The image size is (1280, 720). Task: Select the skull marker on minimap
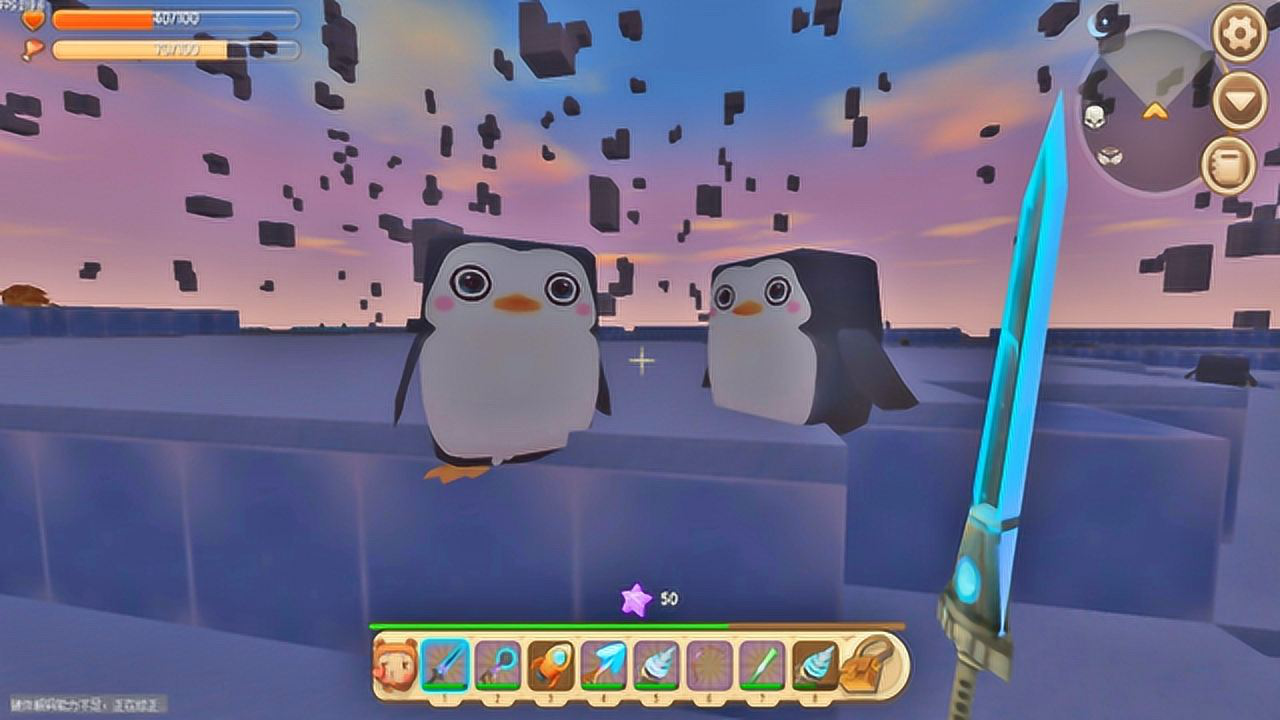1096,116
